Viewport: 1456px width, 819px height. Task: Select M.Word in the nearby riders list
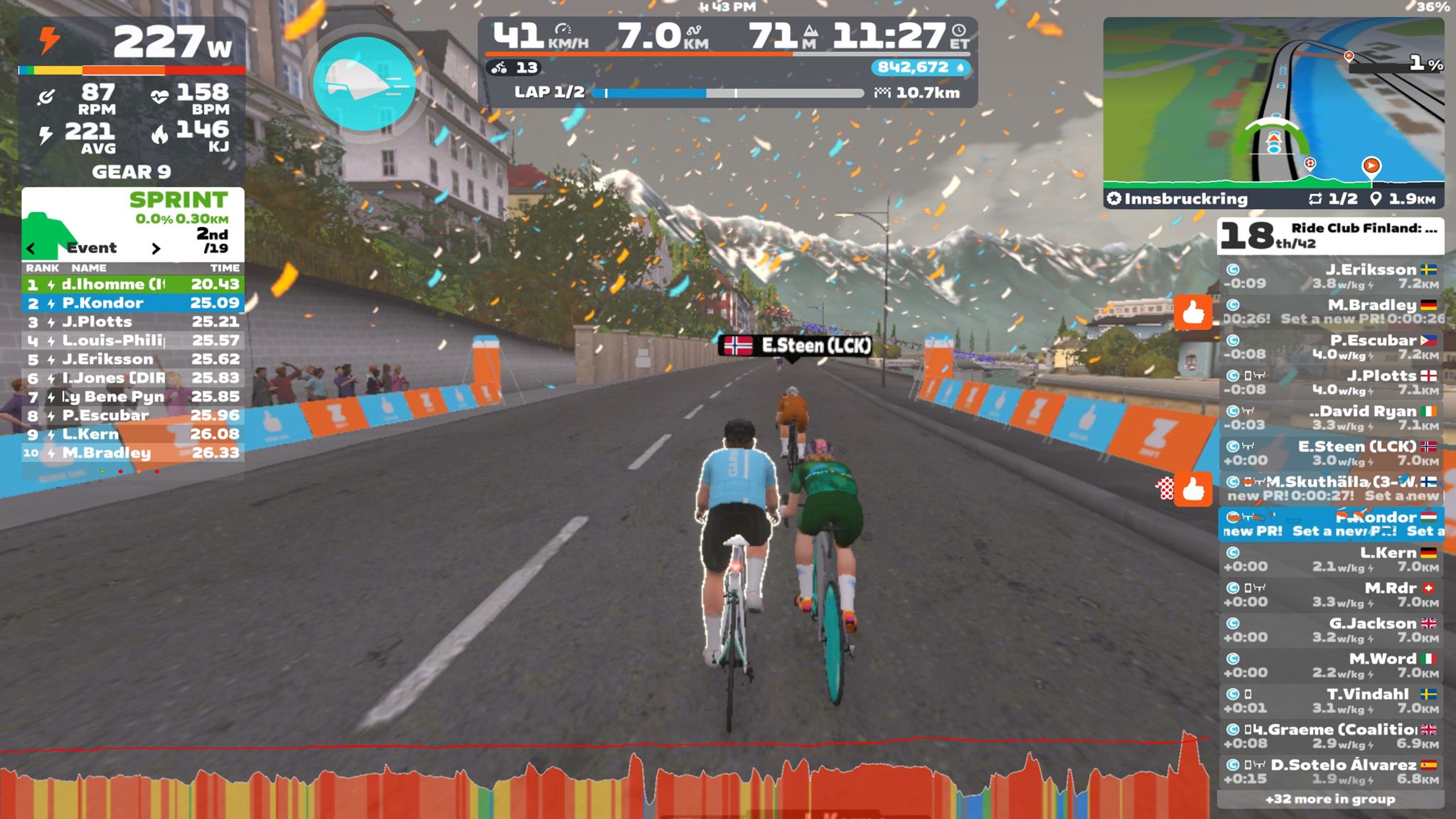tap(1330, 665)
